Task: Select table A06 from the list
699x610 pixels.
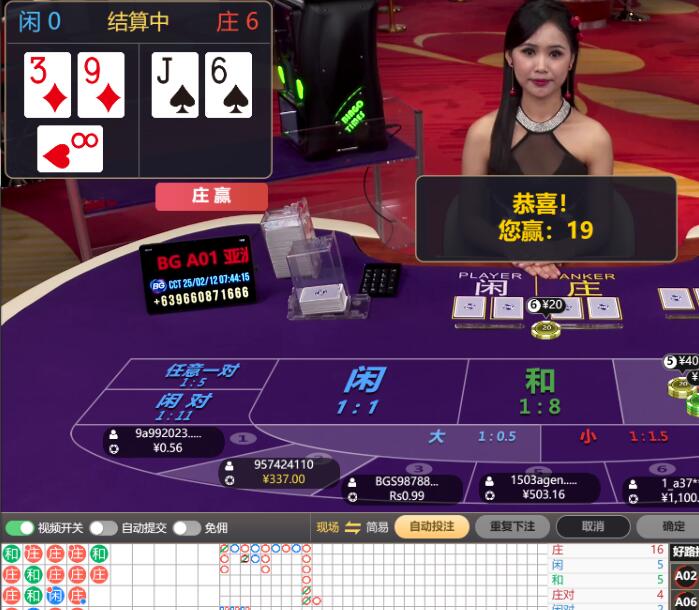Action: pos(685,602)
